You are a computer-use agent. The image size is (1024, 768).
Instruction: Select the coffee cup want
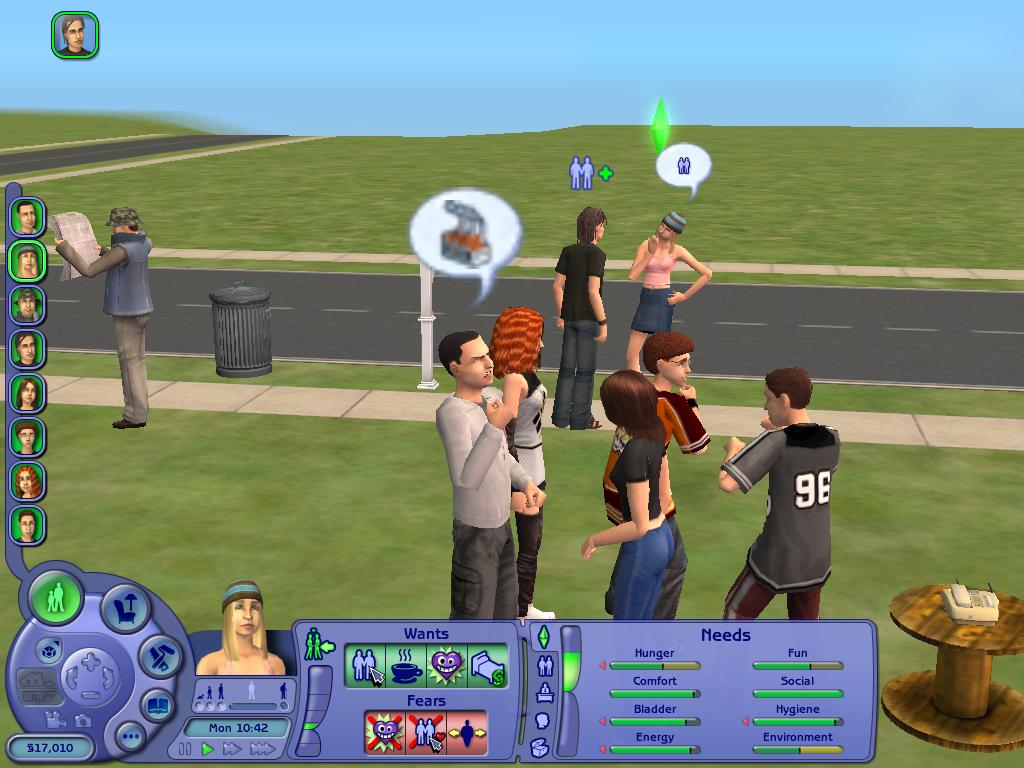coord(406,667)
